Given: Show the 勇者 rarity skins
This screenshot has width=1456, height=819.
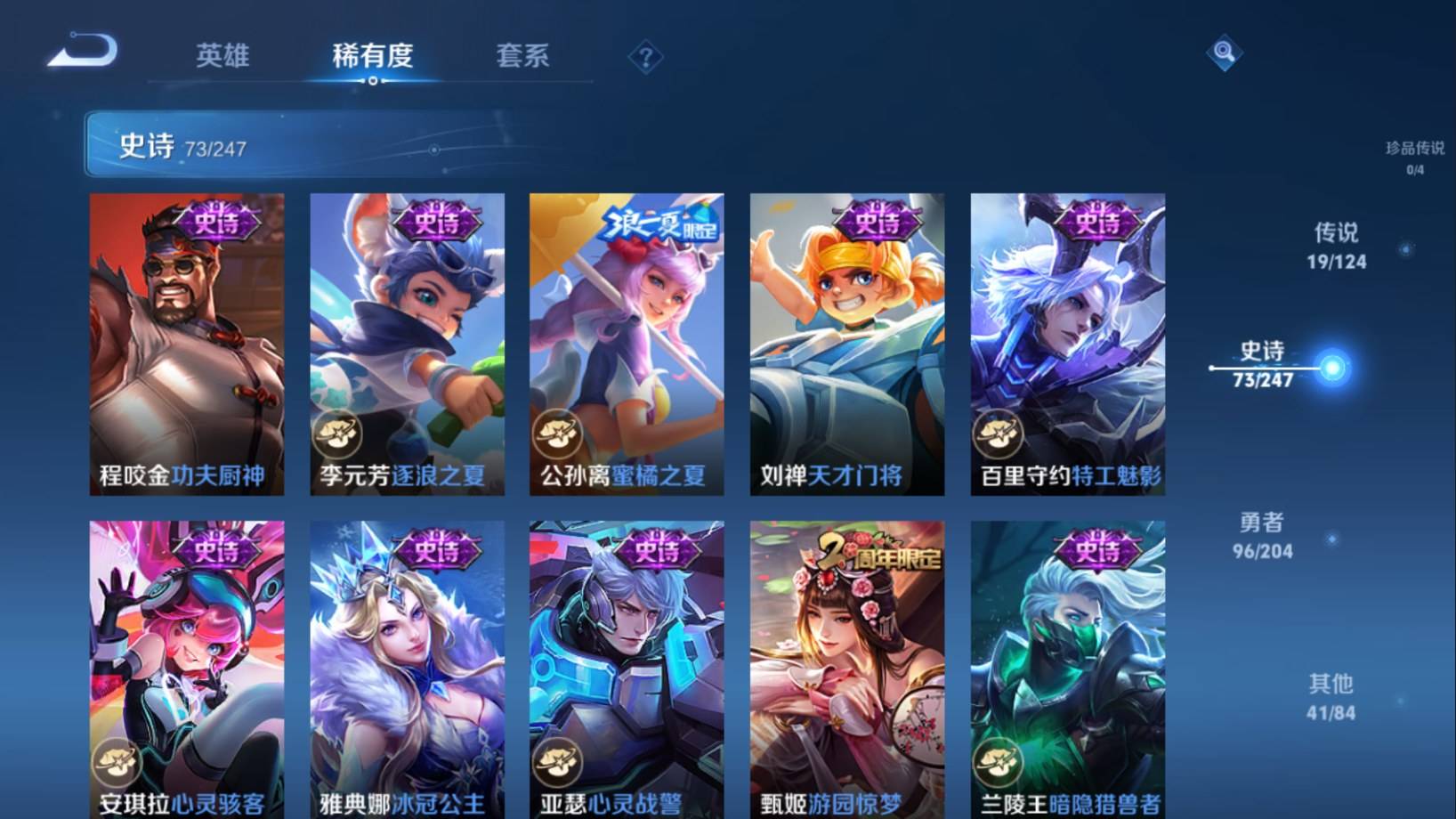Looking at the screenshot, I should (1262, 535).
